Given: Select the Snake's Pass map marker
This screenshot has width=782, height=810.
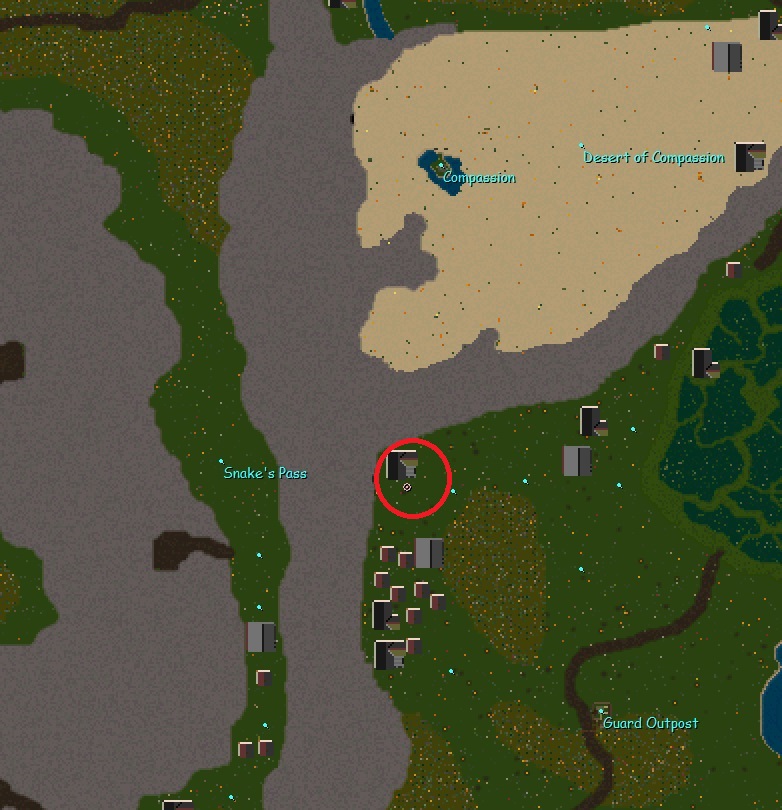Looking at the screenshot, I should click(x=221, y=462).
